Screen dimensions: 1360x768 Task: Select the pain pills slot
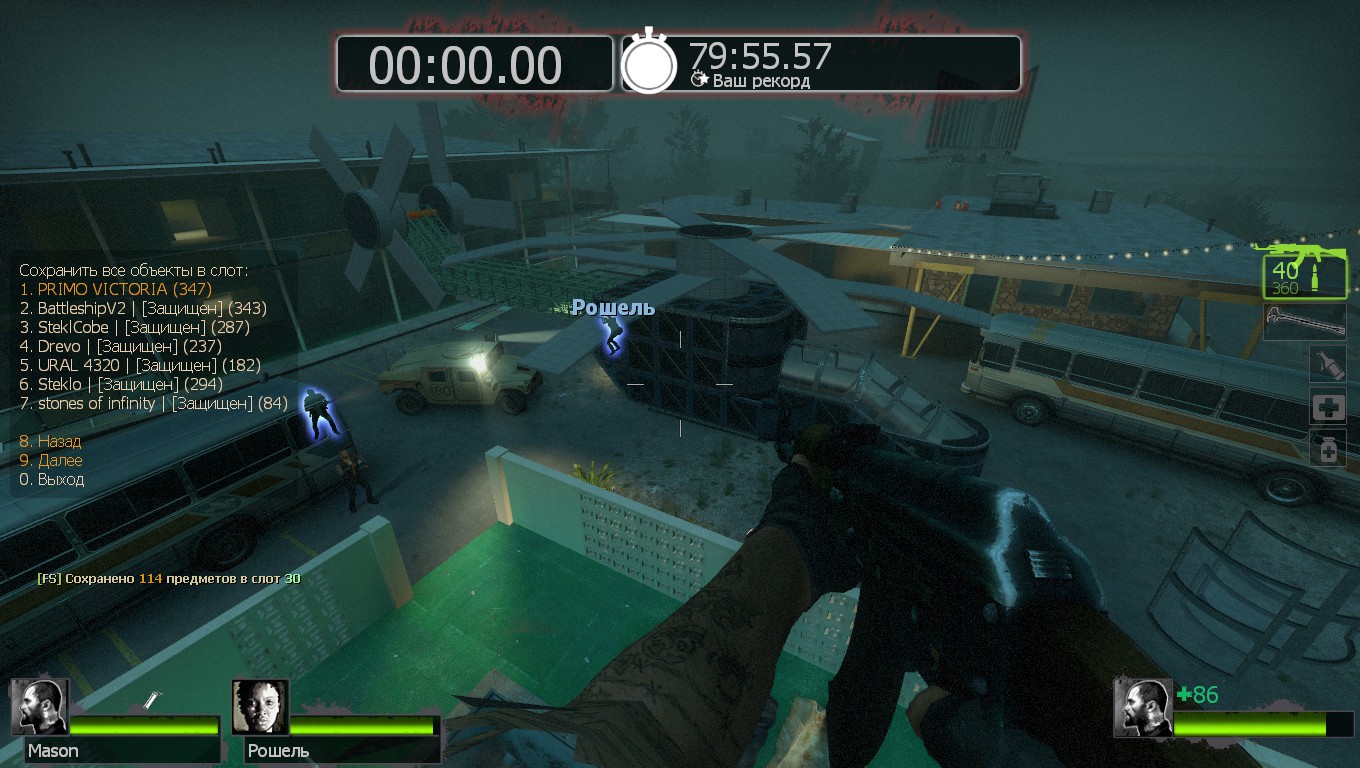[1328, 449]
